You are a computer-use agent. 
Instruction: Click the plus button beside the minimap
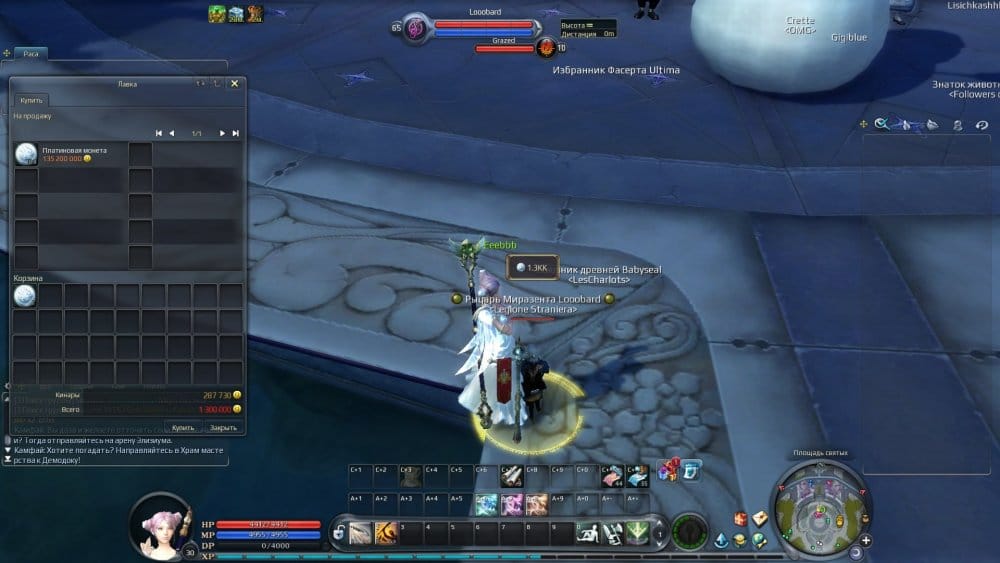[x=866, y=541]
